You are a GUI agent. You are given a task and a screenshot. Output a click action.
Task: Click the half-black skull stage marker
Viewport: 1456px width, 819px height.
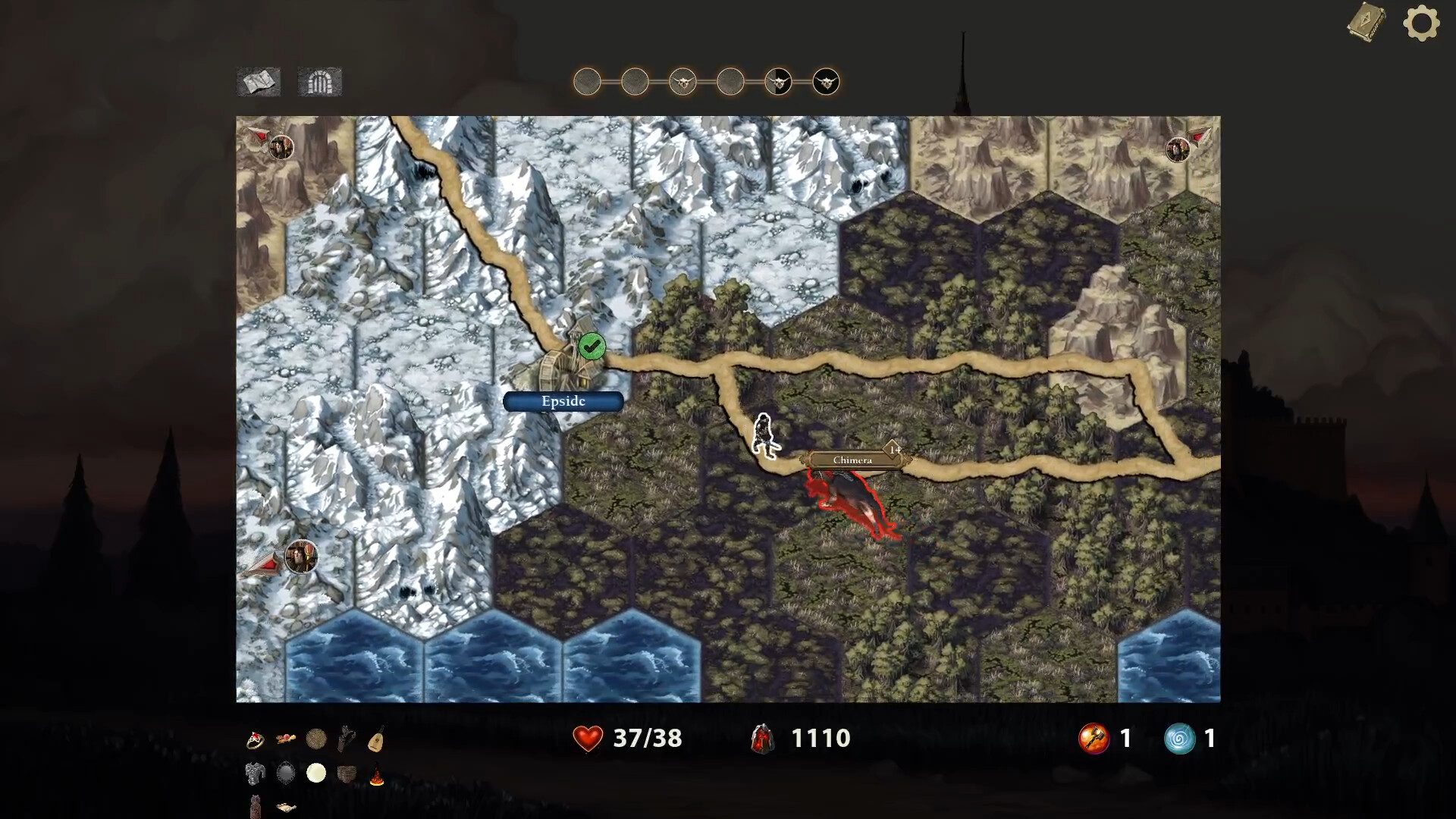tap(778, 81)
